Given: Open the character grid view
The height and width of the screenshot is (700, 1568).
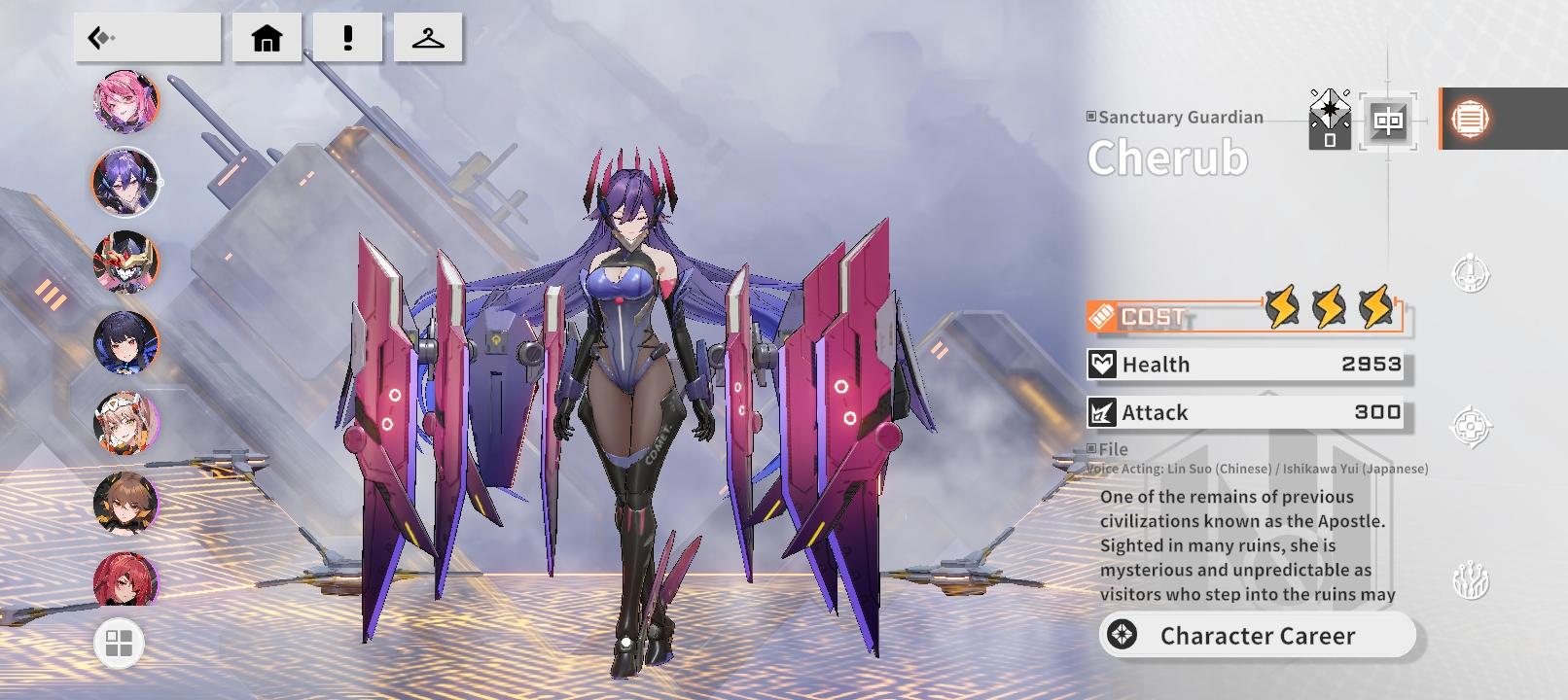Looking at the screenshot, I should [119, 644].
